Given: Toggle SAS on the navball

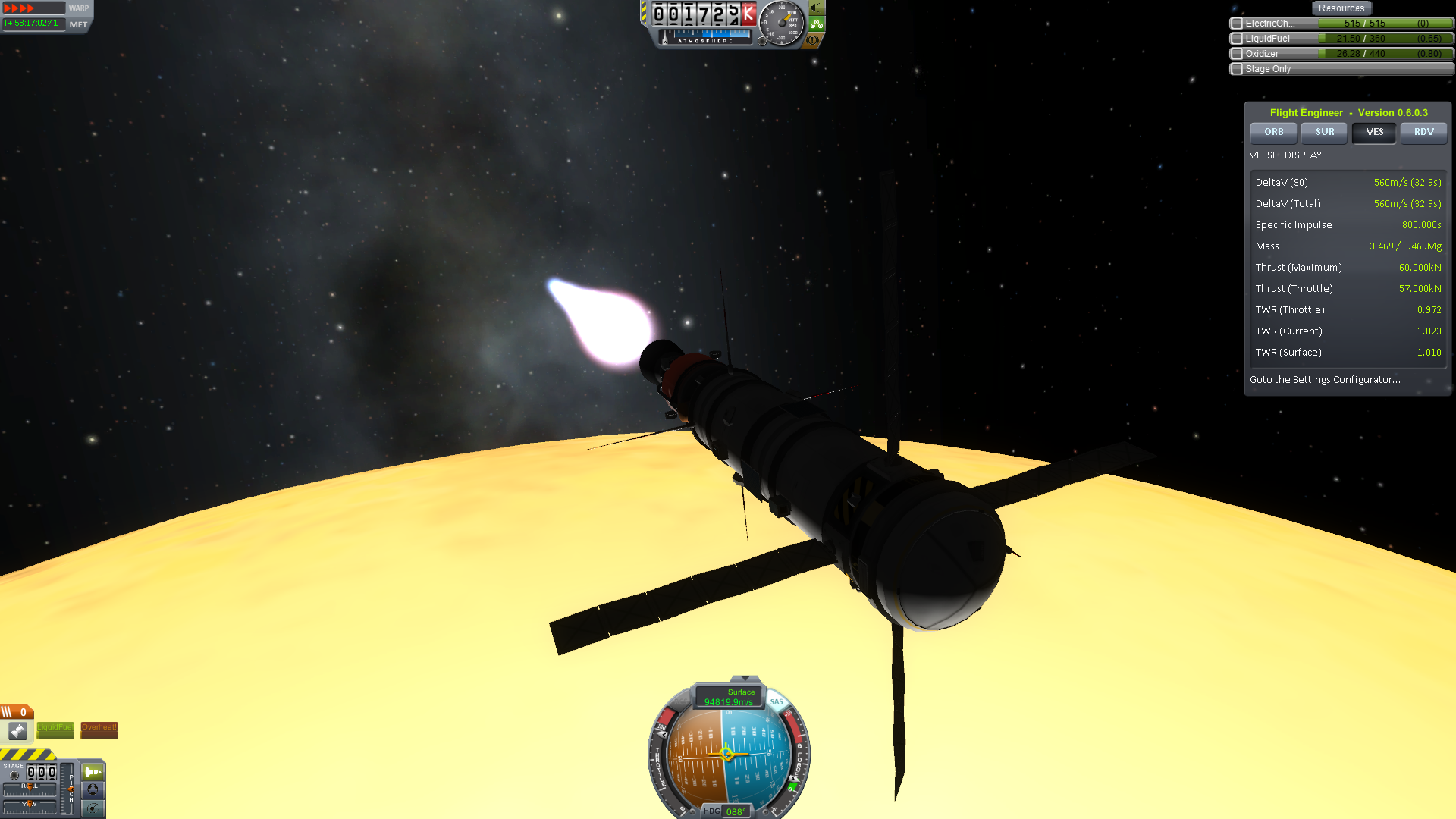Looking at the screenshot, I should coord(777,702).
